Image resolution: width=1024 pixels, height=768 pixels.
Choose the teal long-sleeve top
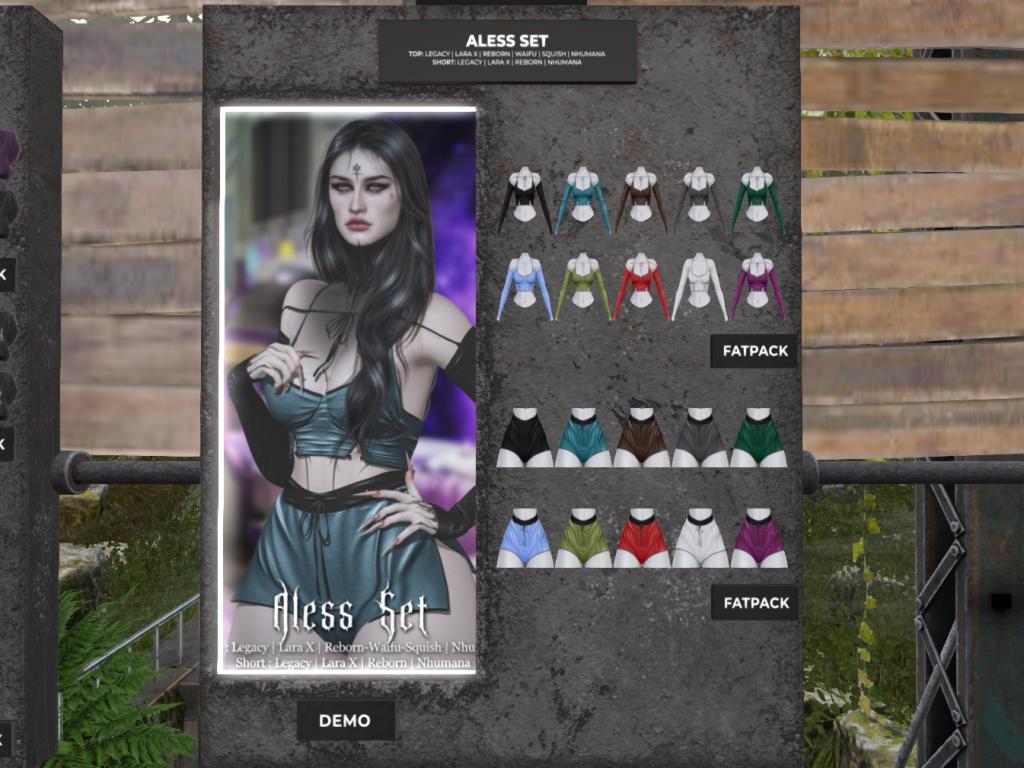pyautogui.click(x=583, y=200)
